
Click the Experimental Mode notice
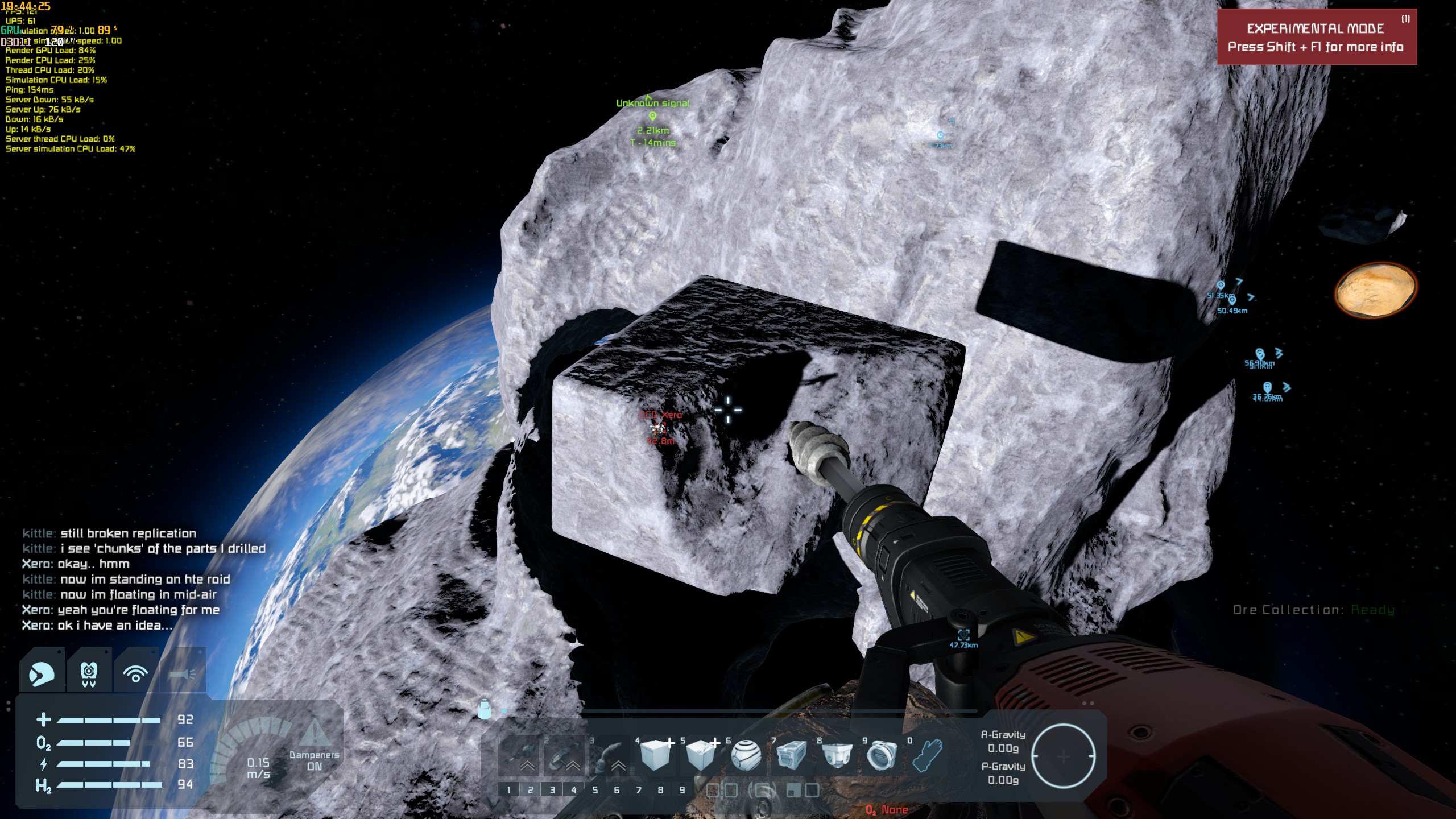[1316, 38]
